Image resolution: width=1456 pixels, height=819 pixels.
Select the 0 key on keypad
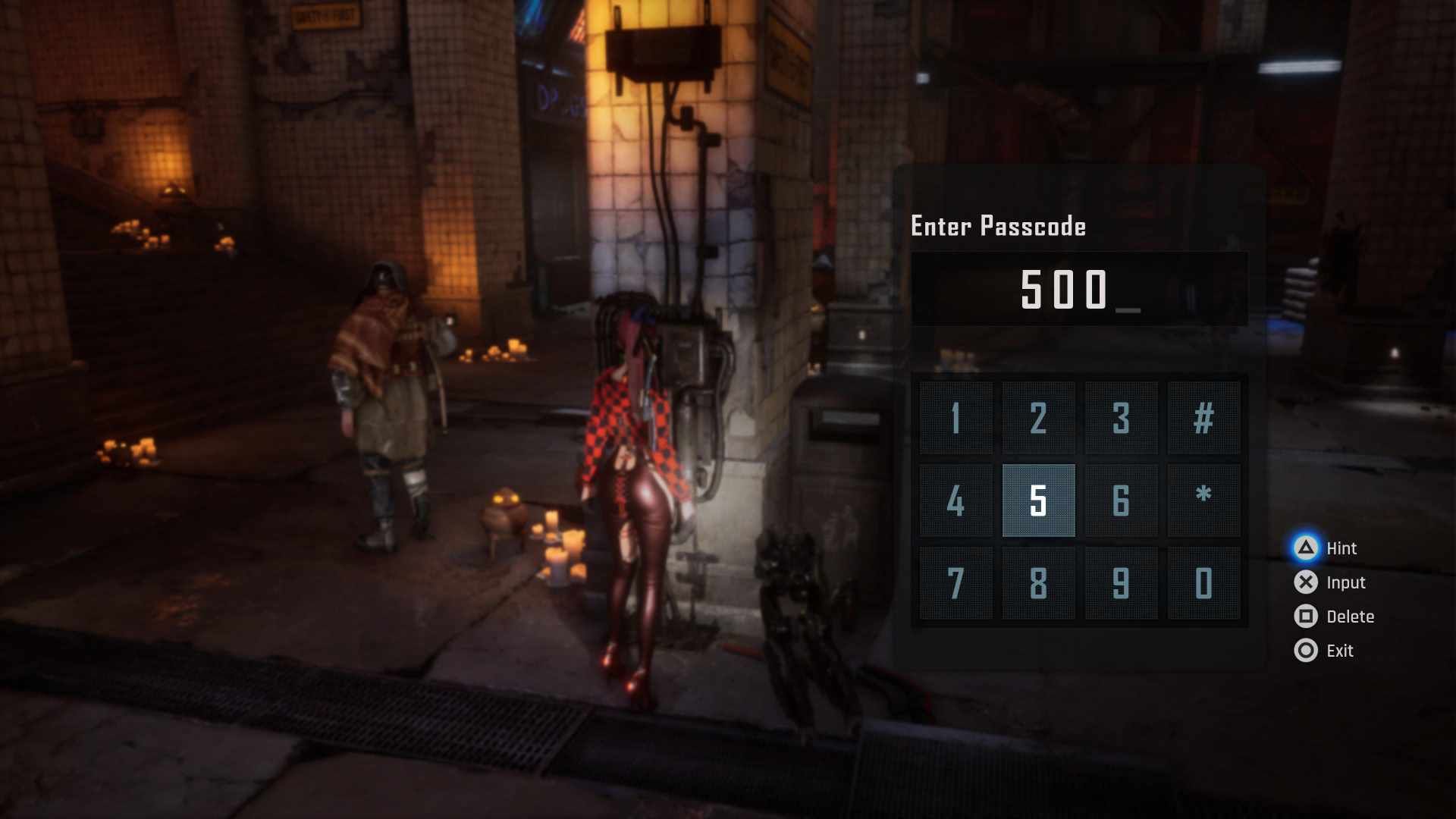point(1203,583)
